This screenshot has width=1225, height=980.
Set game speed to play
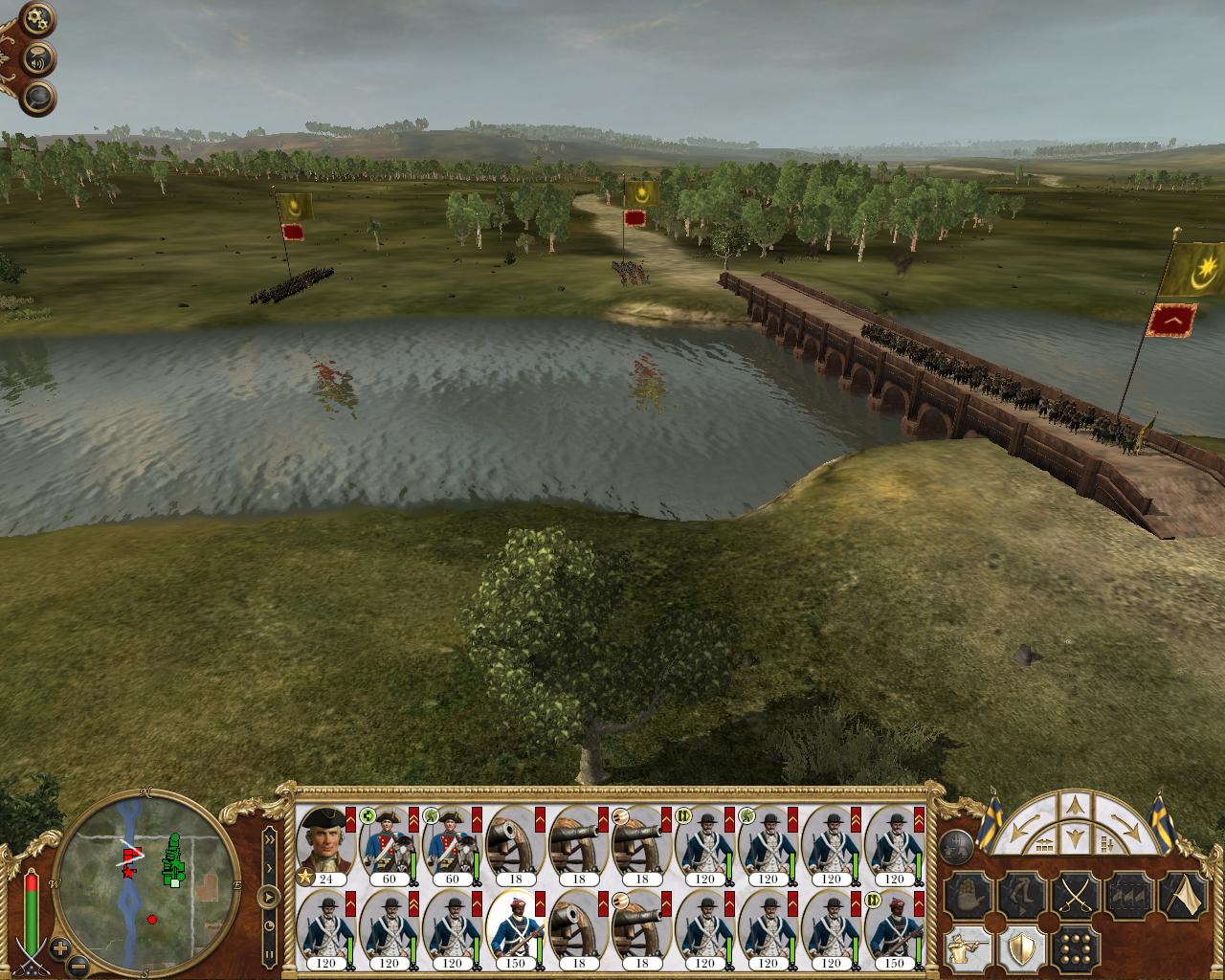click(x=270, y=897)
